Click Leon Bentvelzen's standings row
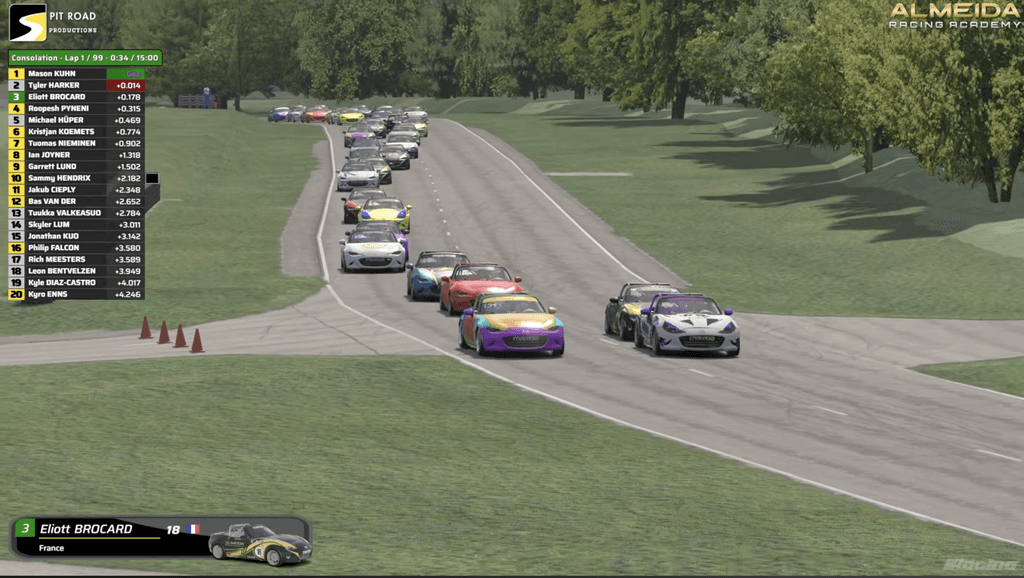This screenshot has height=578, width=1024. point(76,271)
